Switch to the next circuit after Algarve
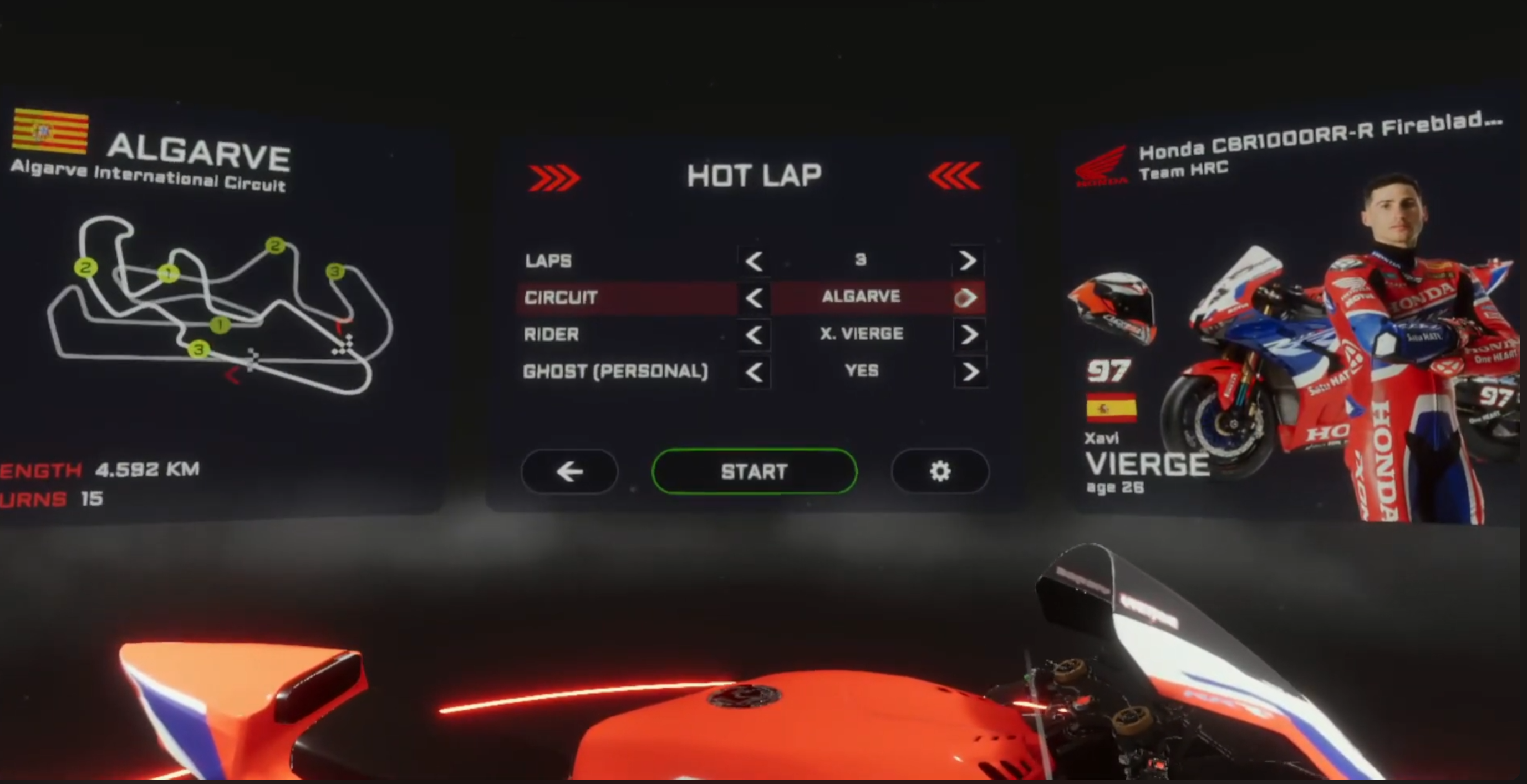 click(967, 298)
